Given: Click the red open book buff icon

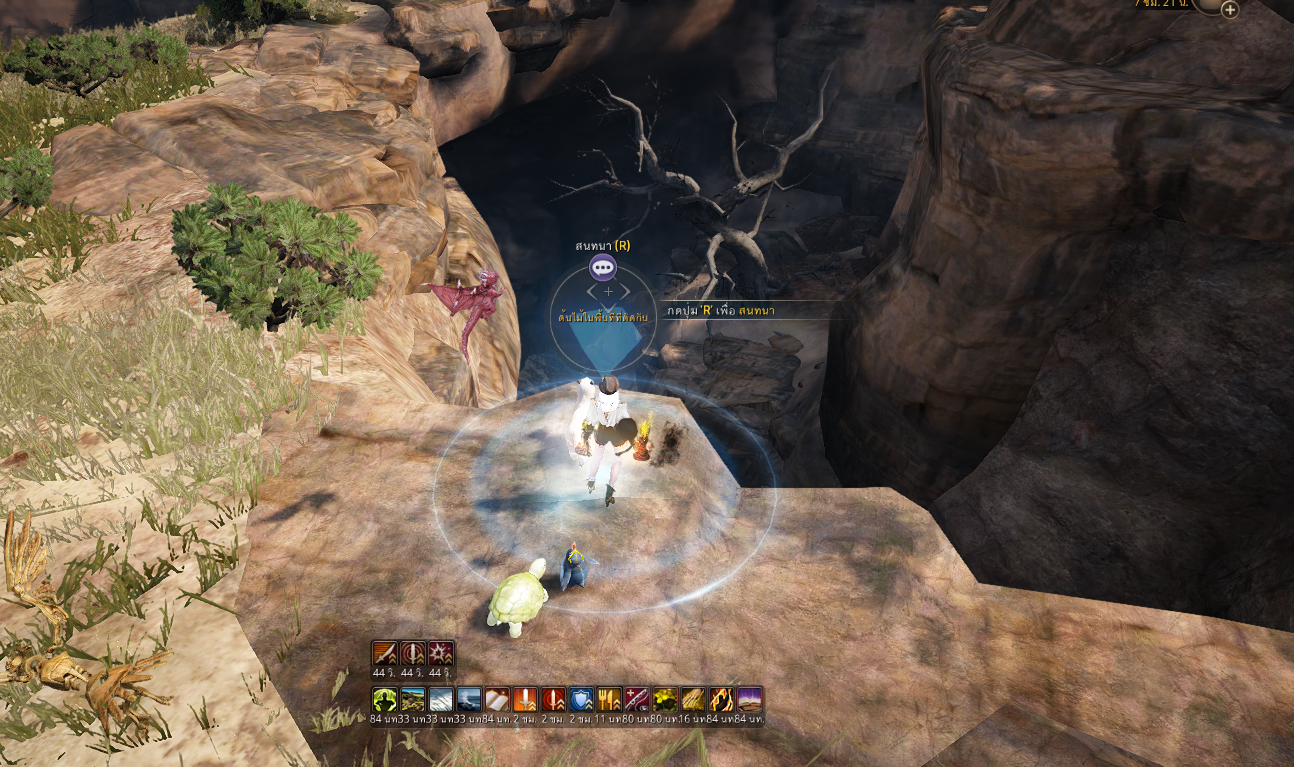Looking at the screenshot, I should click(497, 699).
